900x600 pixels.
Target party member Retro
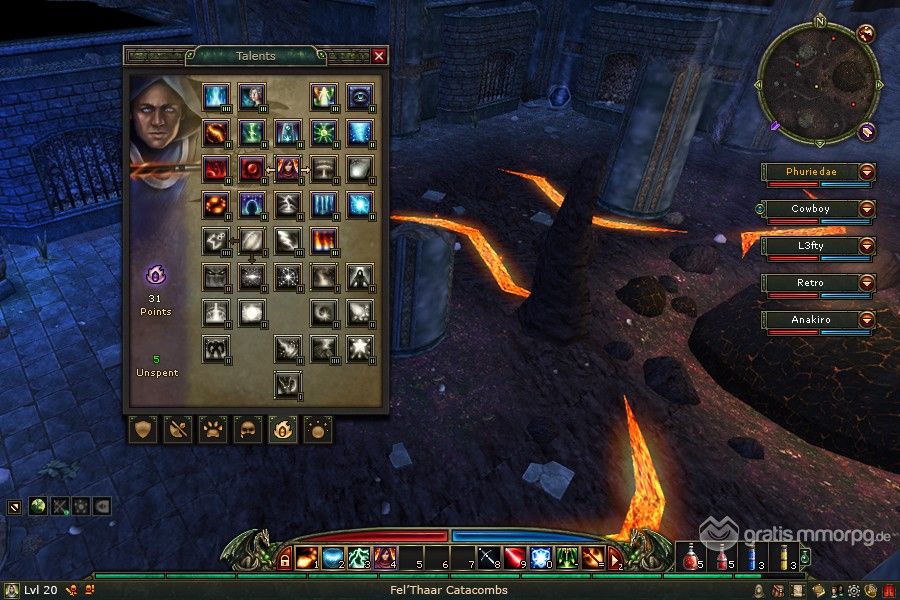tap(809, 283)
